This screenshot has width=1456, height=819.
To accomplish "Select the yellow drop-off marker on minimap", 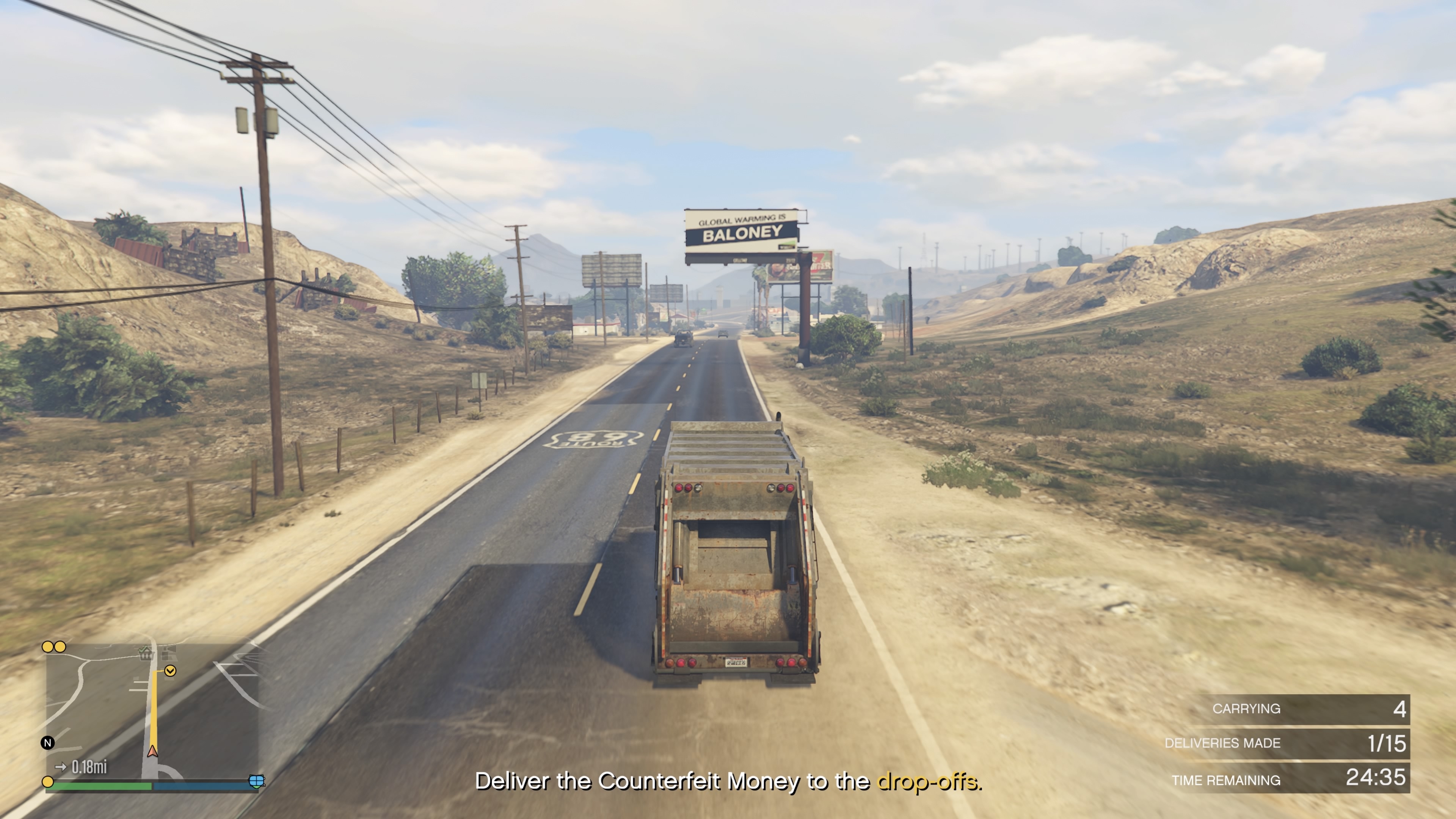I will pos(170,671).
